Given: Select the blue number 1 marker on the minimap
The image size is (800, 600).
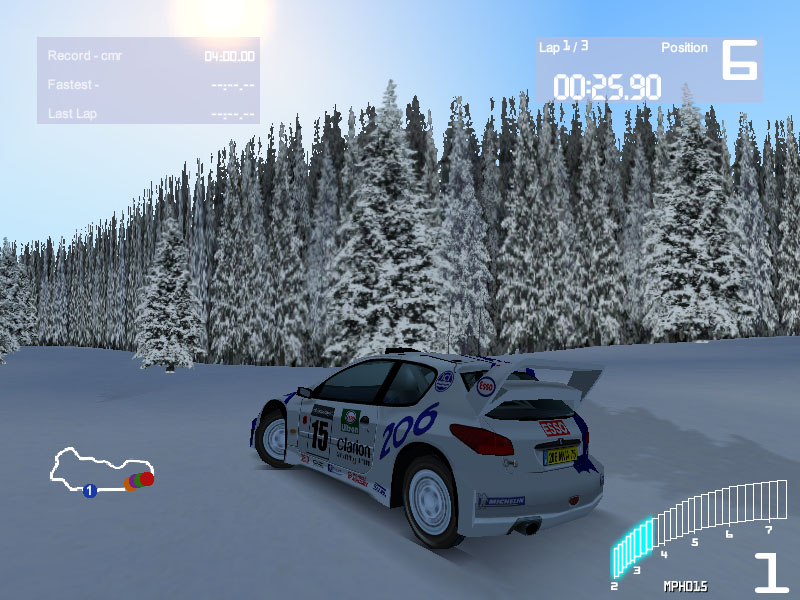Looking at the screenshot, I should click(89, 490).
